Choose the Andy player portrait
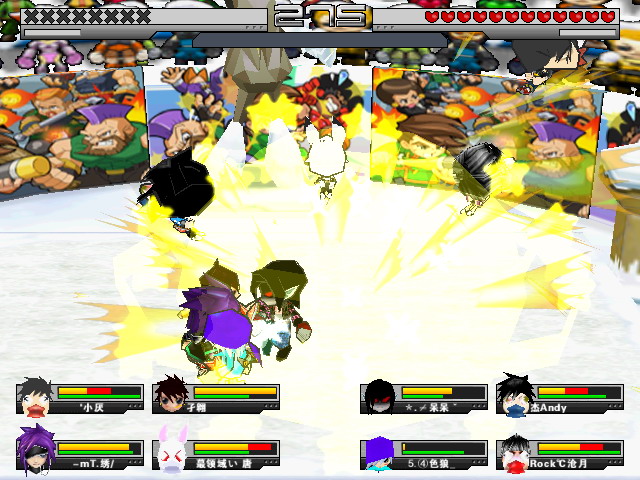 [x=514, y=395]
